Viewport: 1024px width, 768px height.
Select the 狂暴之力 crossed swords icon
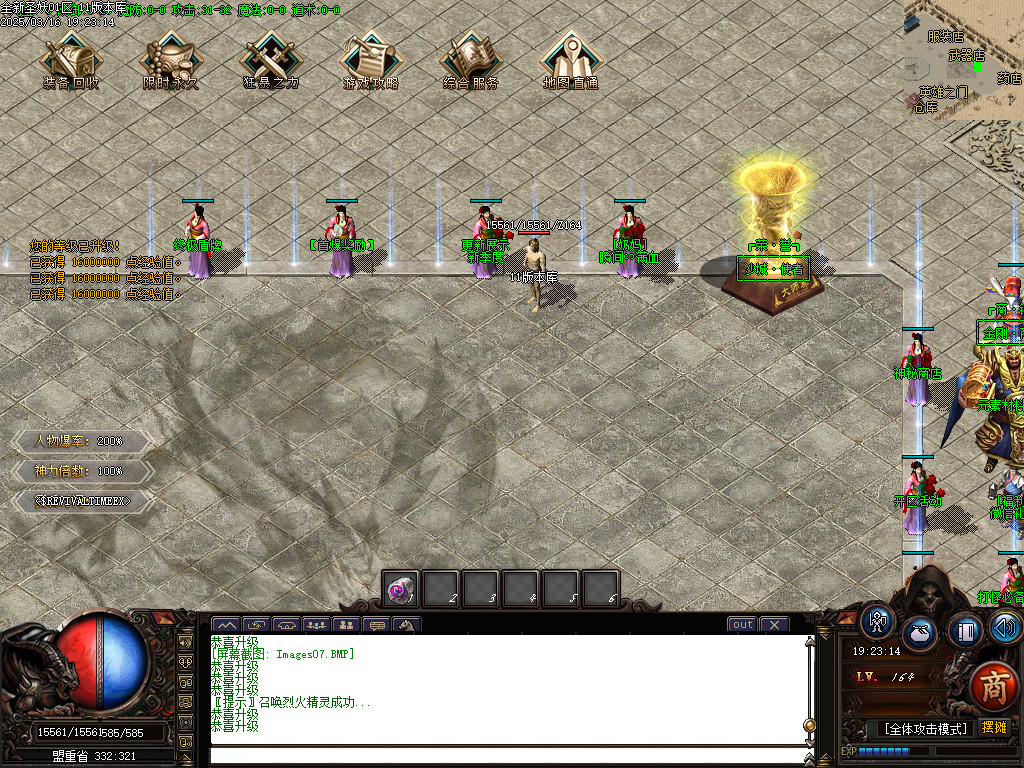(x=270, y=58)
